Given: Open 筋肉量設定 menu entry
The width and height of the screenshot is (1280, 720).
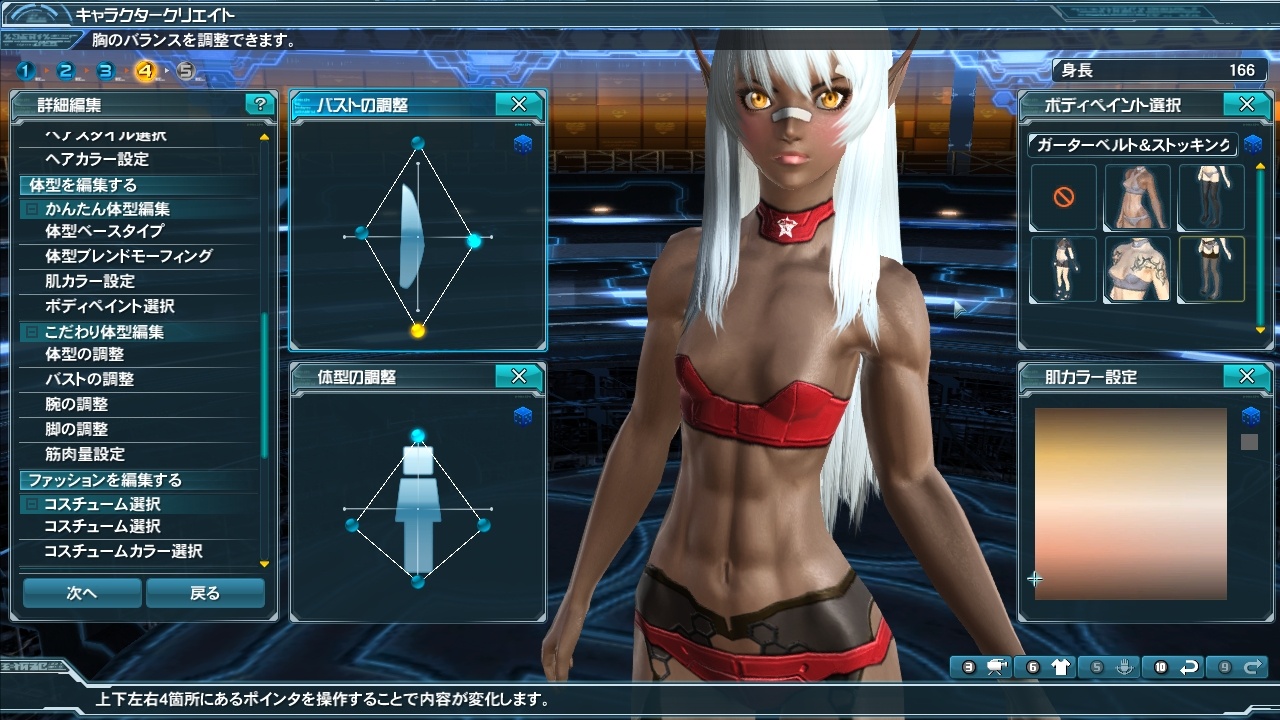Looking at the screenshot, I should (x=85, y=454).
